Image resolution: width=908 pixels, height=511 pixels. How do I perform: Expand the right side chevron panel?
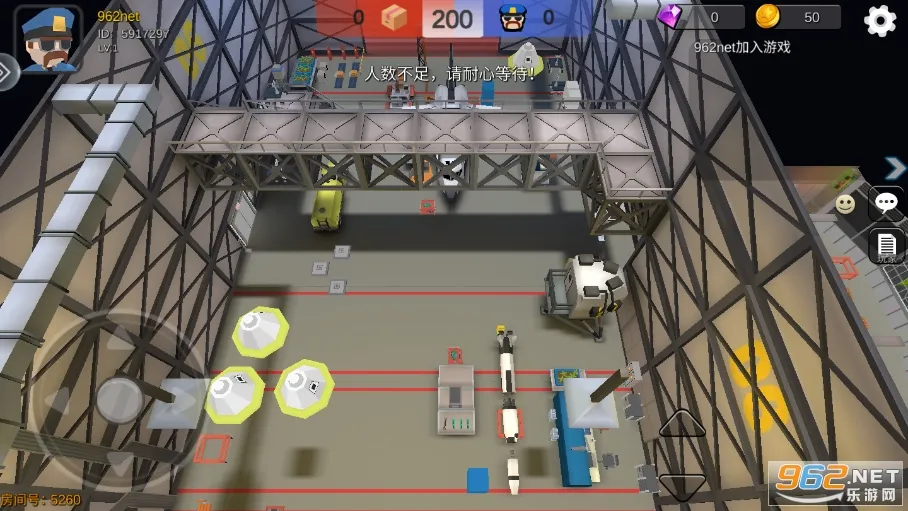click(x=895, y=167)
